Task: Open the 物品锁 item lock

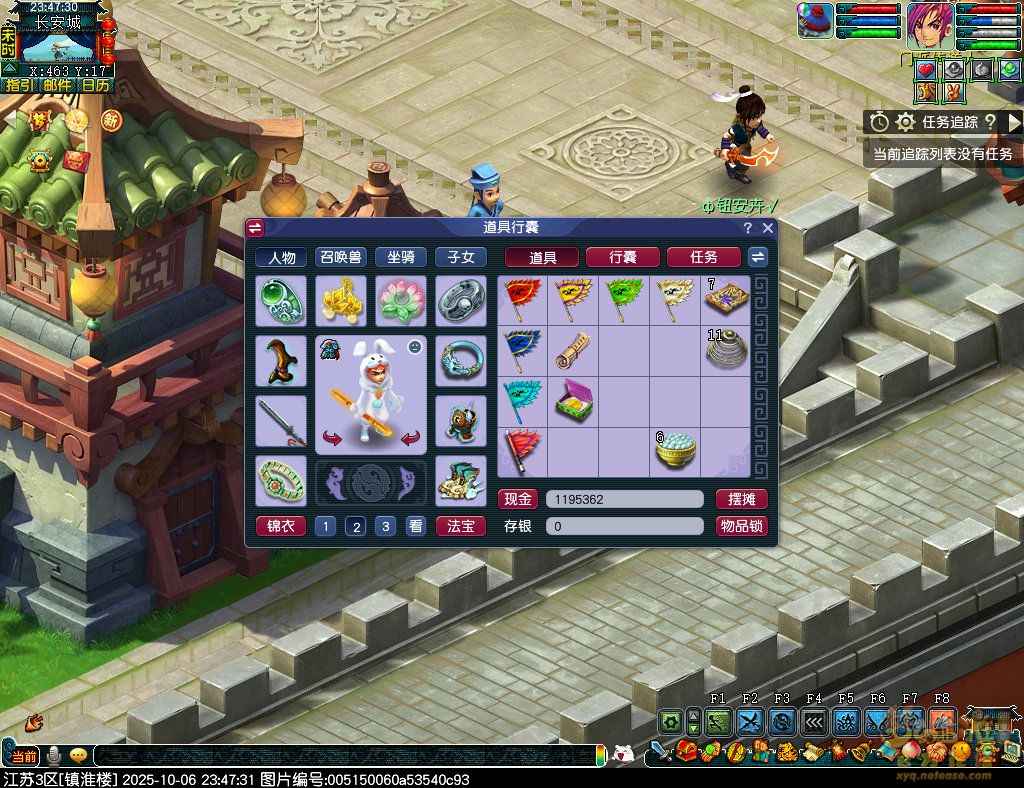Action: click(742, 526)
